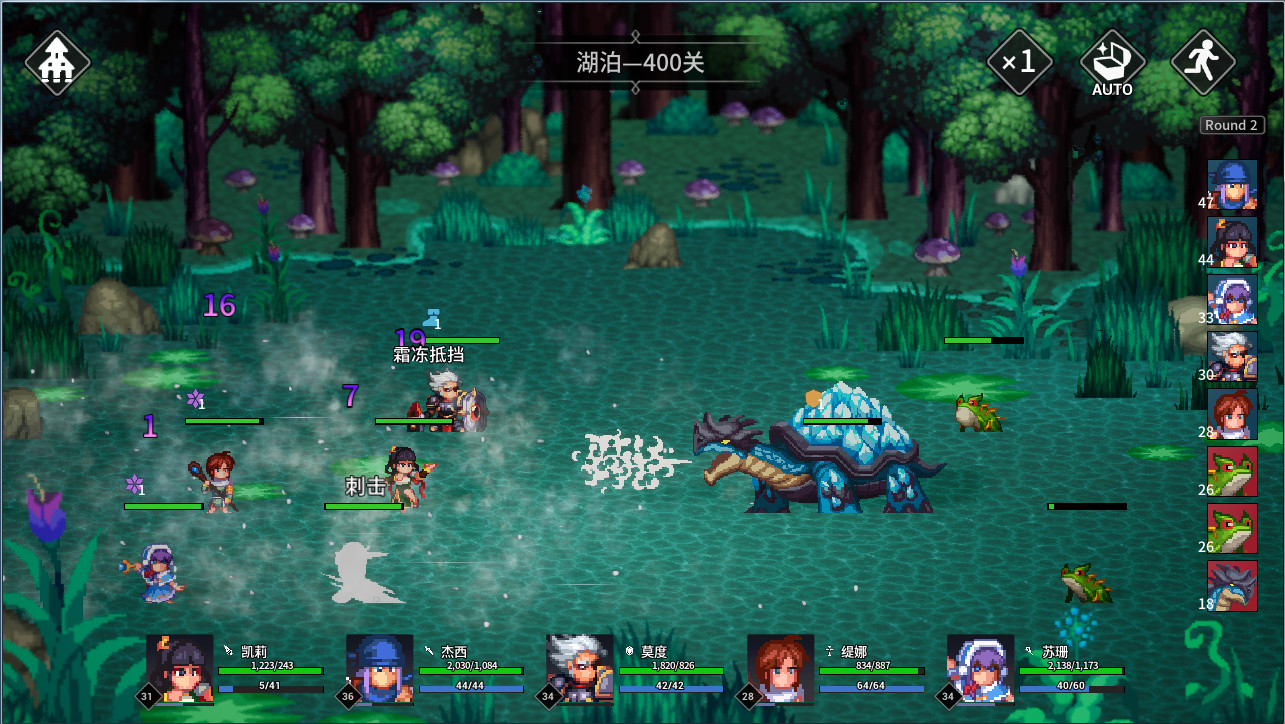Screen dimensions: 1285x724
Task: Click the topmost turn-order portrait numbered 47
Action: (1232, 185)
